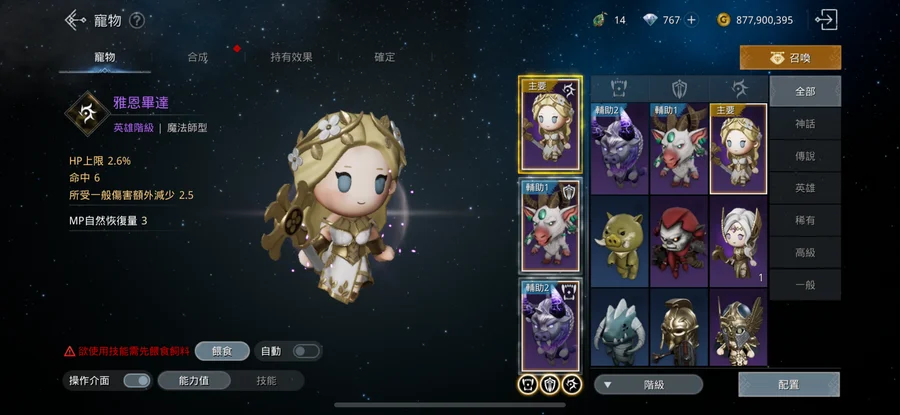
Task: Exit via the door icon
Action: pos(826,20)
